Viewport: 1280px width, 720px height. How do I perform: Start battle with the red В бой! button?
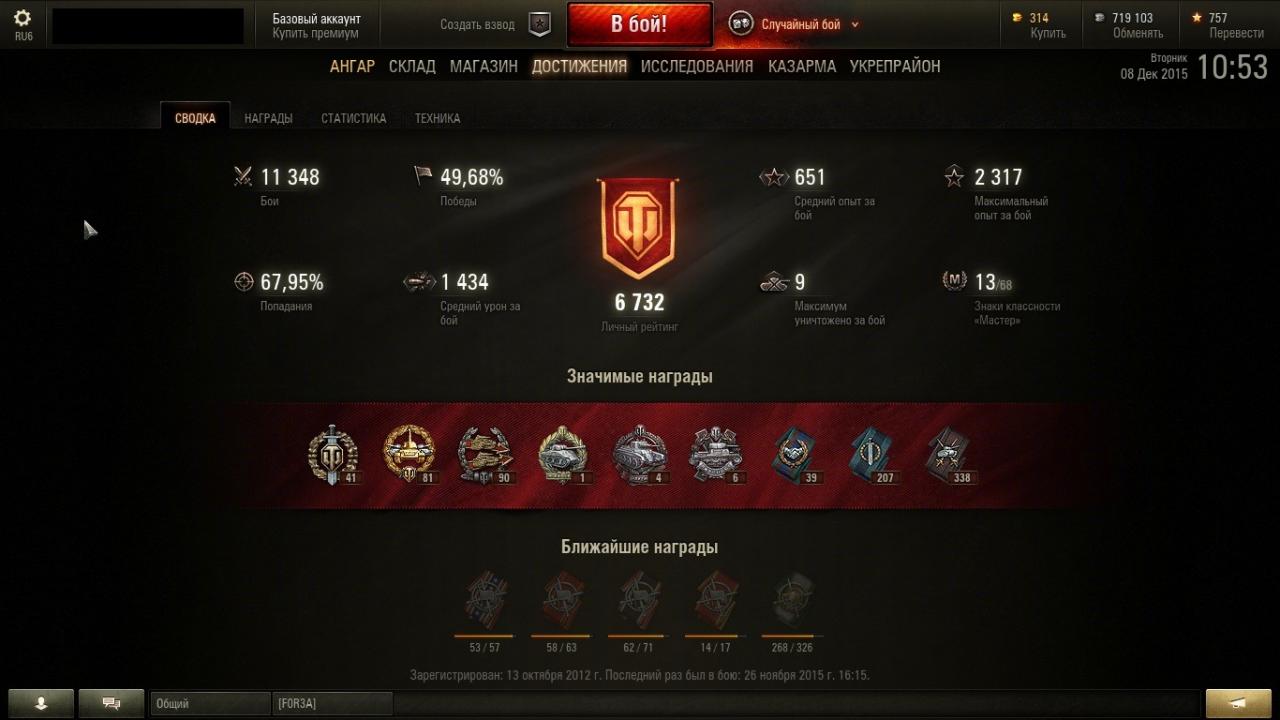tap(639, 24)
